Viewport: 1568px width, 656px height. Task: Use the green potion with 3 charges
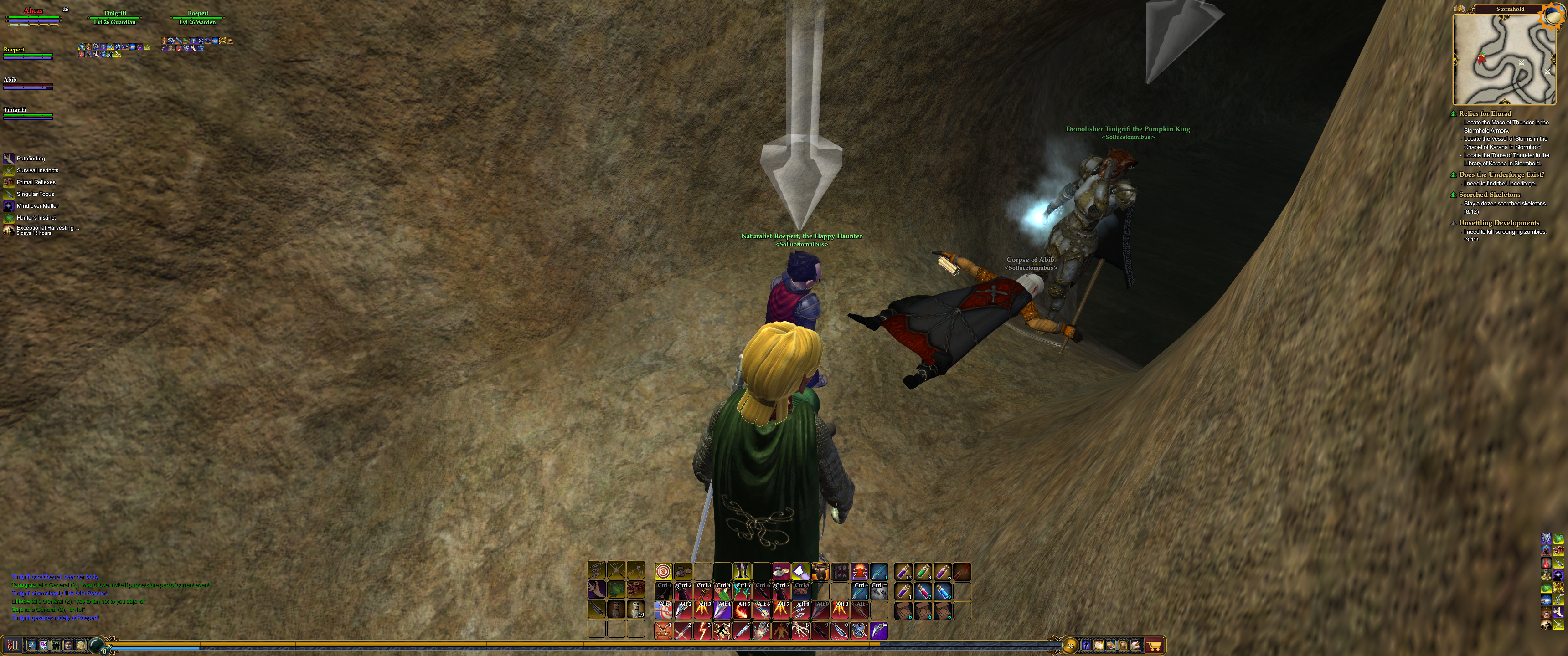point(923,572)
